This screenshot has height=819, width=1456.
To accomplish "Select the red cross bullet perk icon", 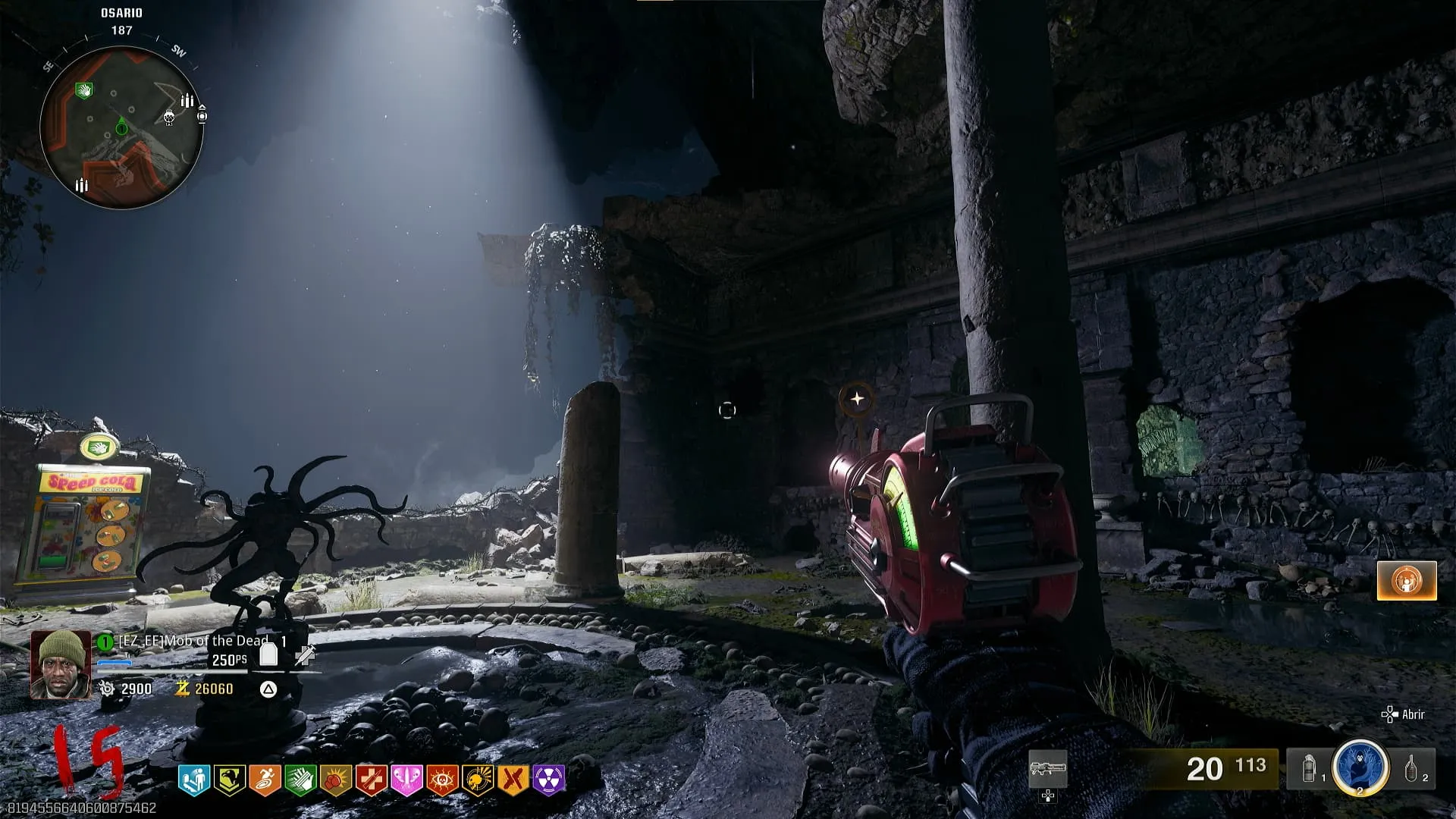I will point(372,780).
